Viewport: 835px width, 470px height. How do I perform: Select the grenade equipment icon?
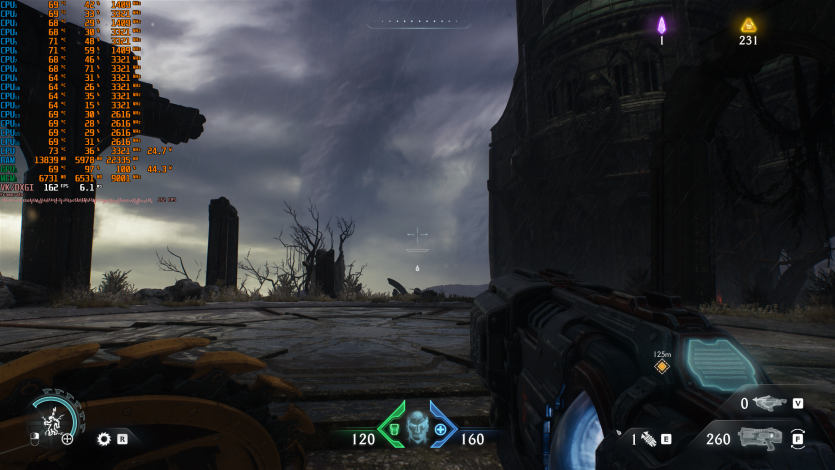point(648,438)
